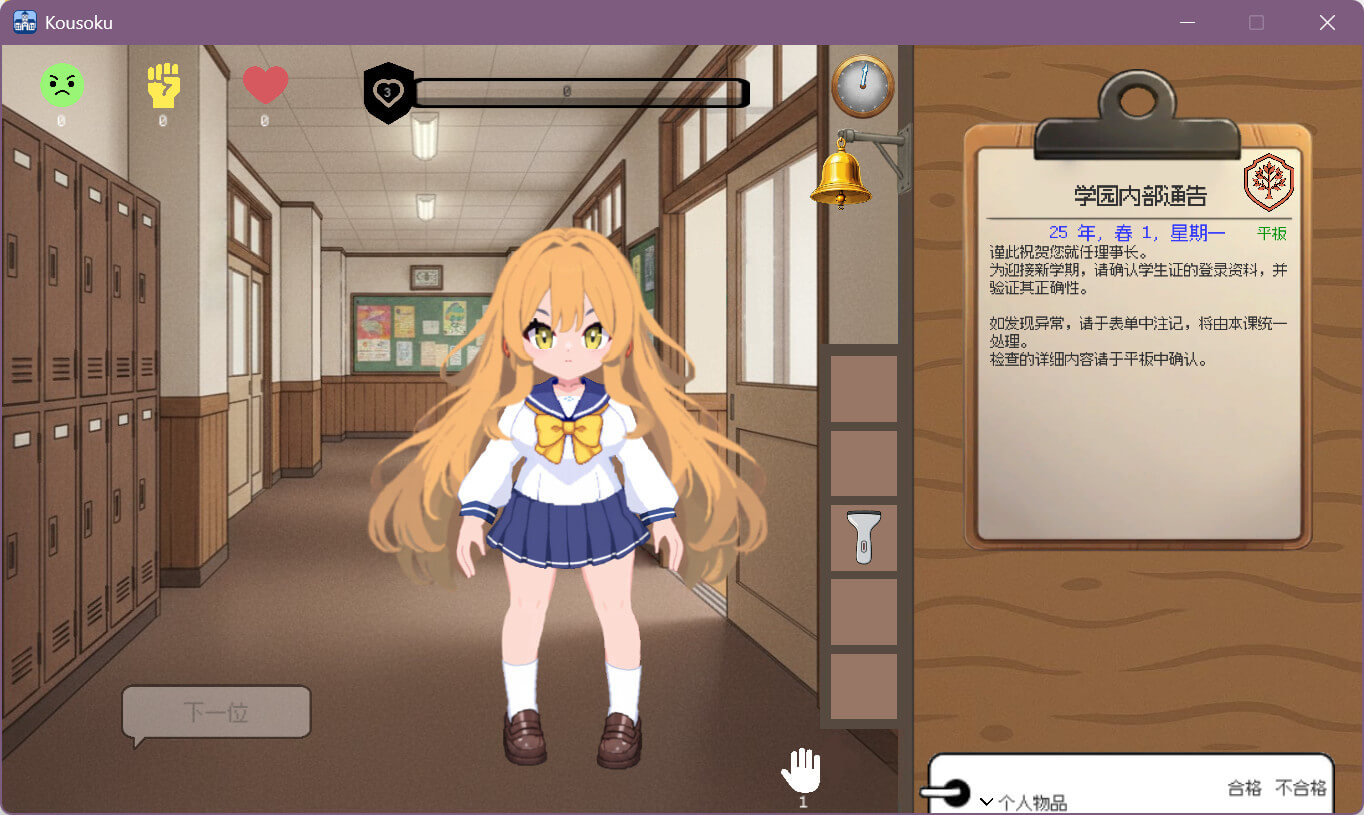Screen dimensions: 1364x815
Task: Select the flashlight item slot
Action: pos(863,538)
